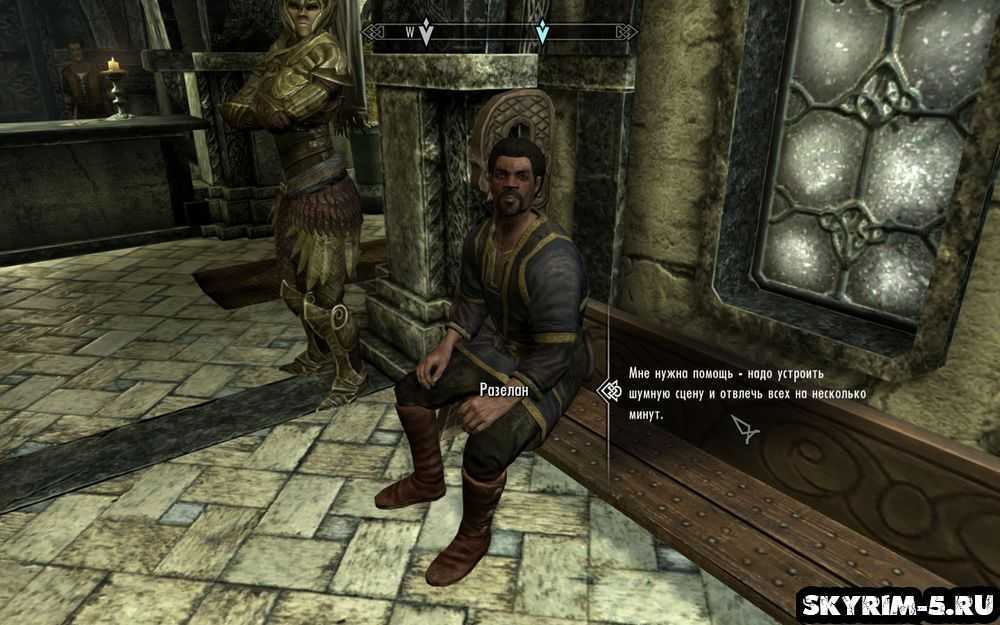Click the cyan quest marker on the compass
Image resolution: width=1000 pixels, height=625 pixels.
click(x=542, y=33)
